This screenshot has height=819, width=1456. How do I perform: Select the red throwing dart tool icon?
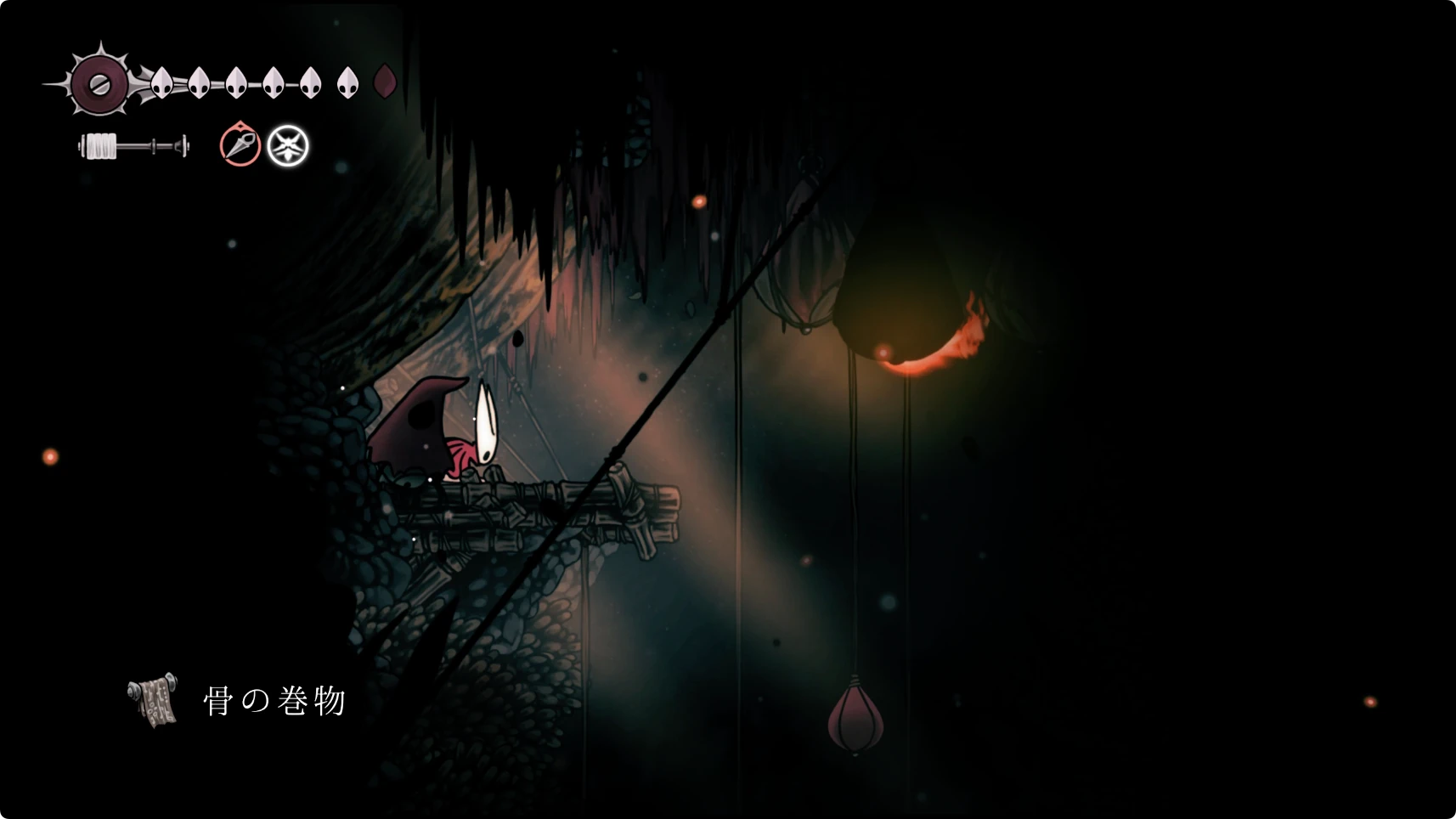pos(240,144)
